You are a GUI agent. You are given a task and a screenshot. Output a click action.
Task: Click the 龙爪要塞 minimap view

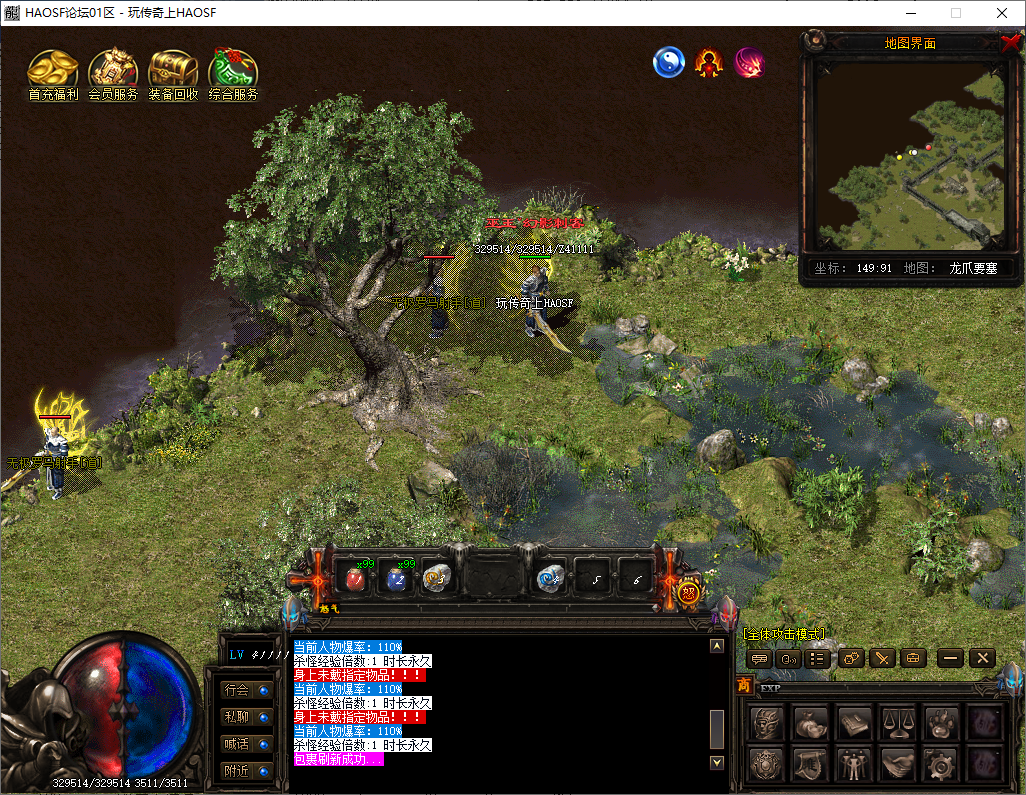[x=909, y=155]
